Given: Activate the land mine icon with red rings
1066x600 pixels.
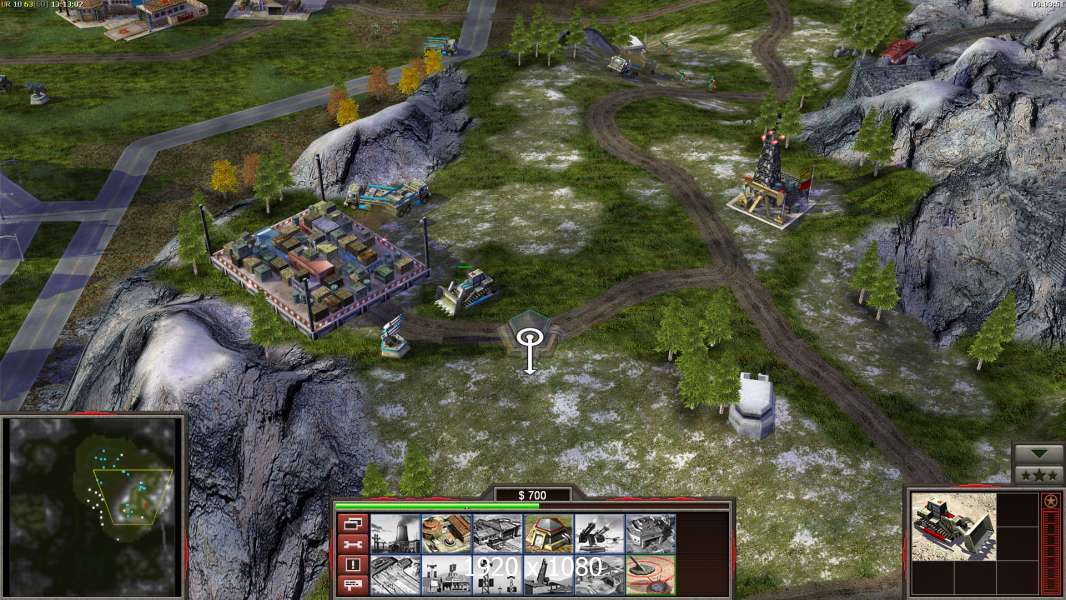Looking at the screenshot, I should (x=650, y=574).
